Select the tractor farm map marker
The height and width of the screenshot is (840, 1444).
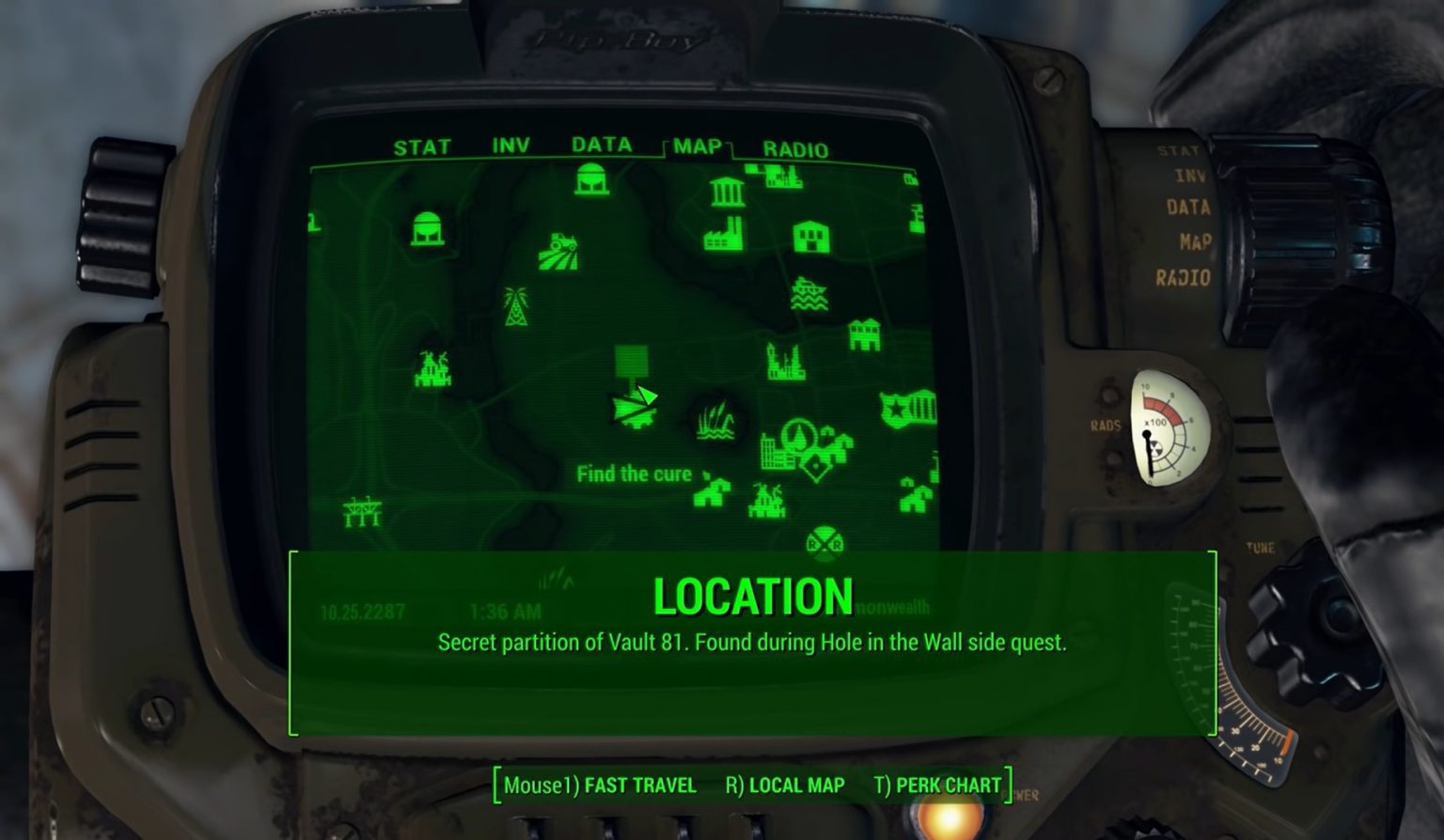tap(558, 251)
